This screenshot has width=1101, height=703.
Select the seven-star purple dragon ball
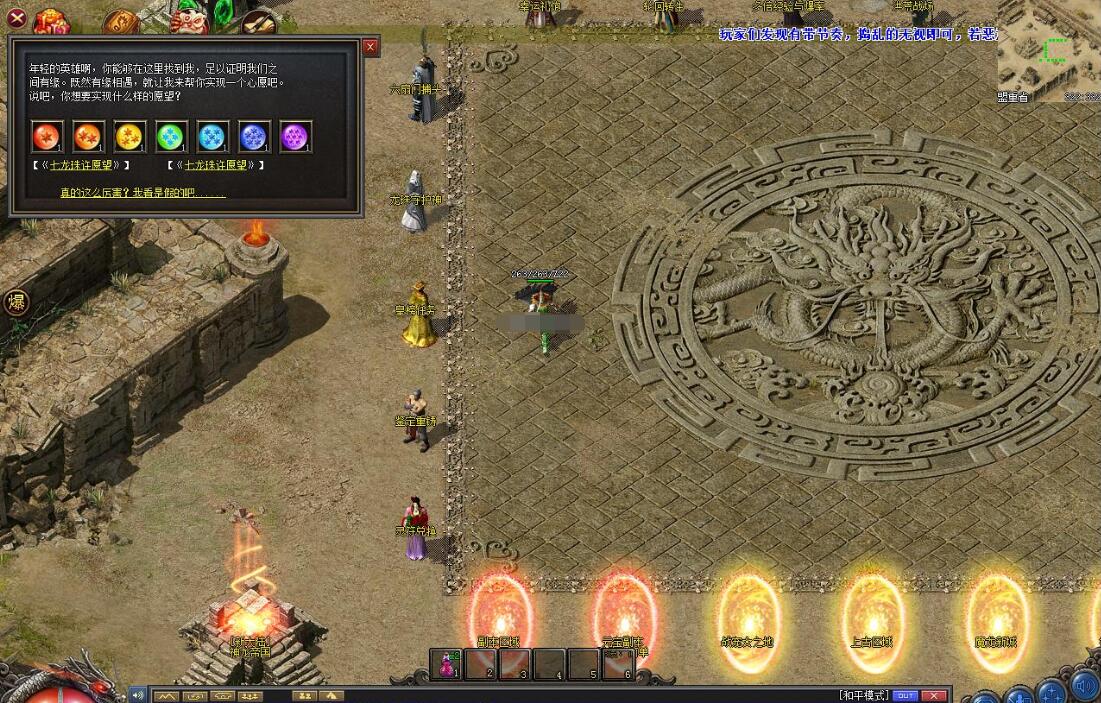point(296,136)
